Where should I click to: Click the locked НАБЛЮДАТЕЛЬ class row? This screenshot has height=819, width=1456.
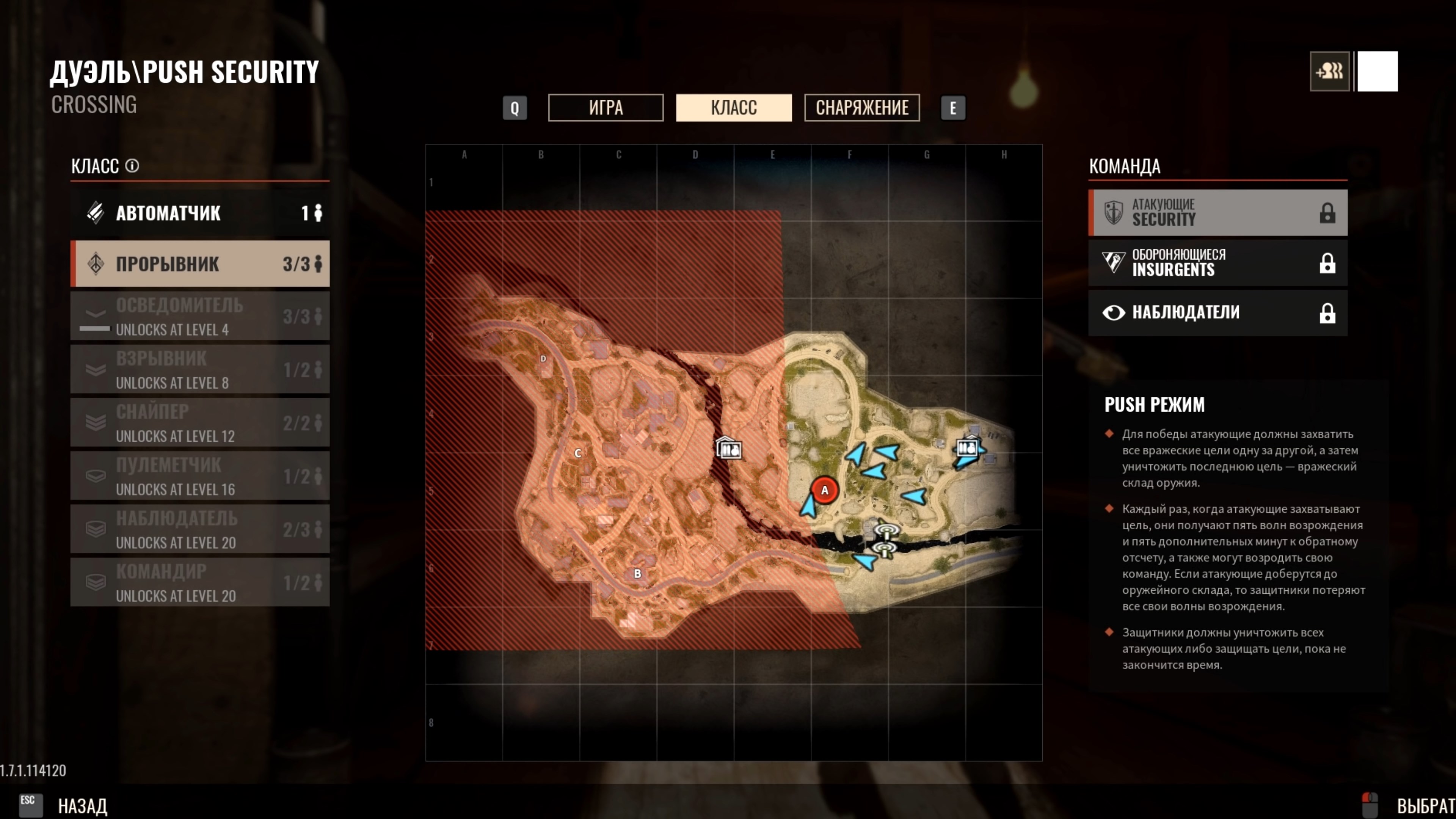click(199, 529)
